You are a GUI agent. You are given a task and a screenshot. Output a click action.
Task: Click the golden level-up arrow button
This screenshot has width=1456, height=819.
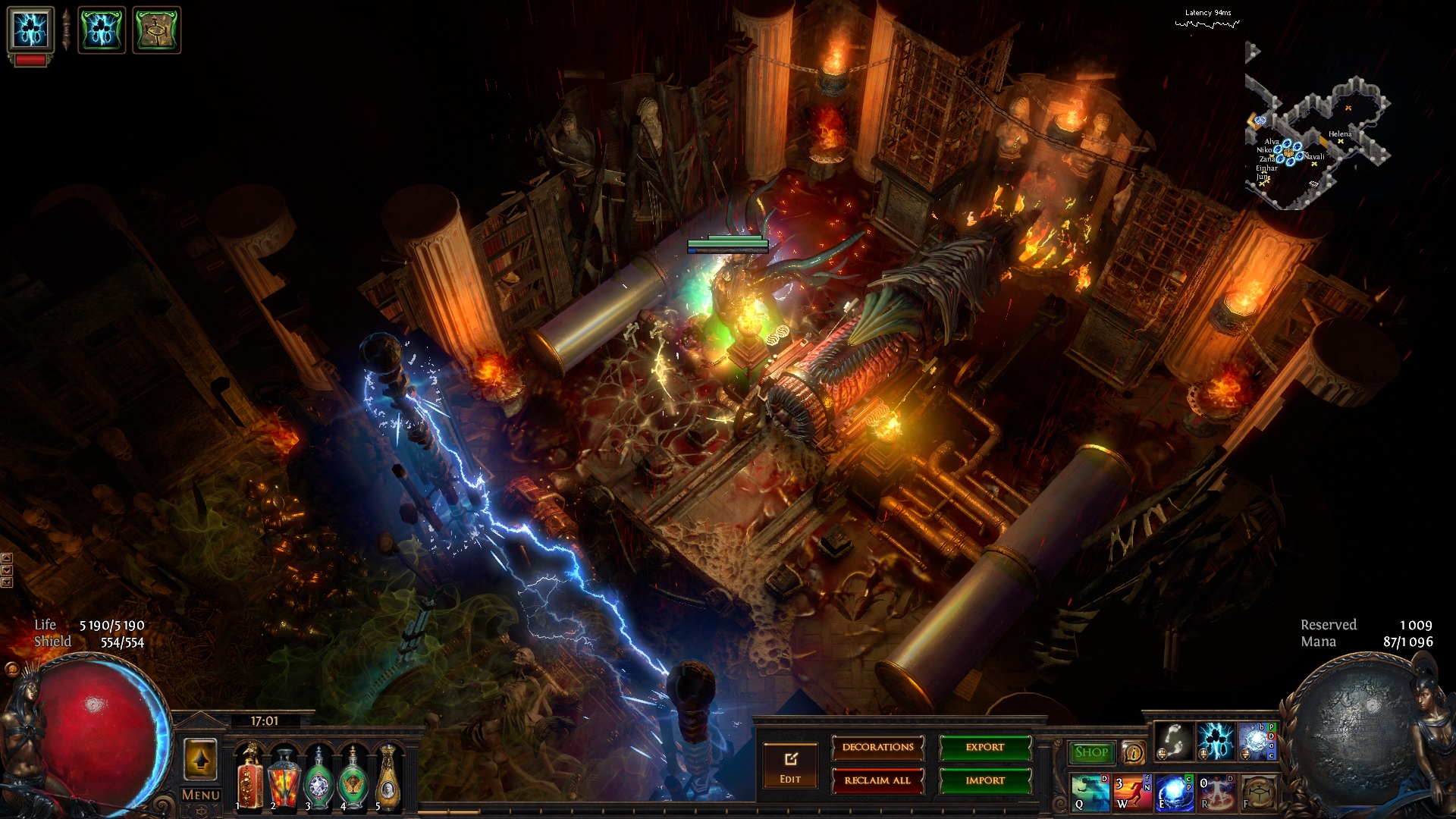pos(200,759)
